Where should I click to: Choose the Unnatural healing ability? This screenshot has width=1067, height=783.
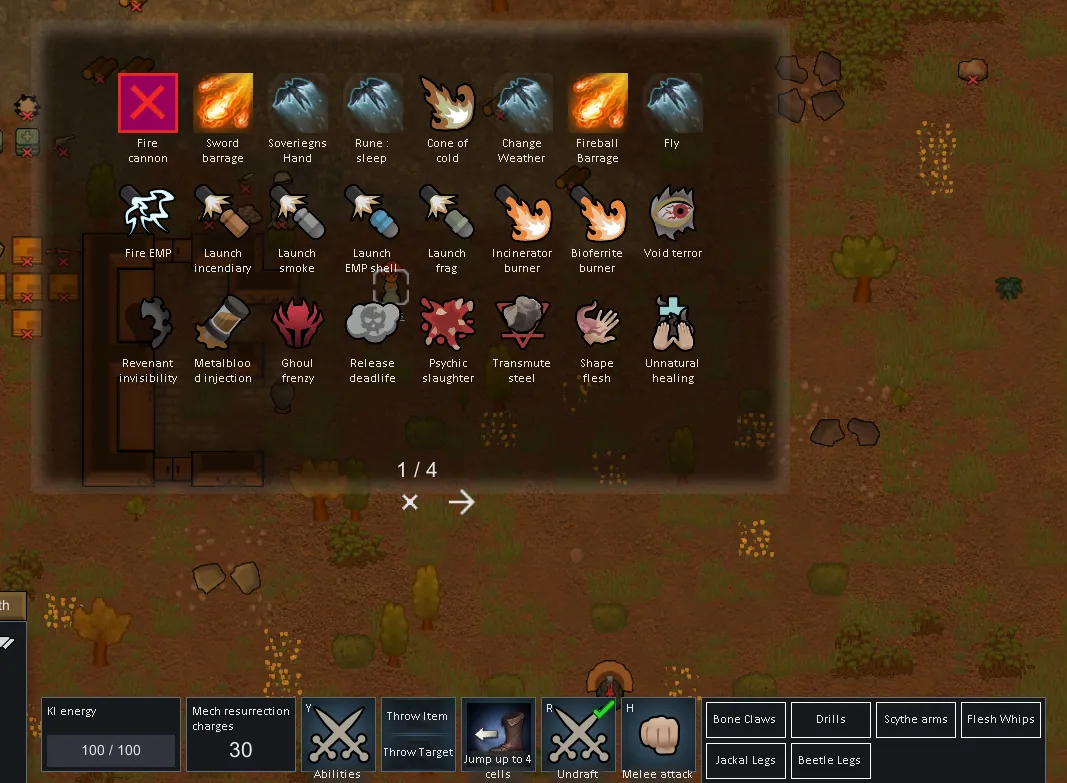pos(672,323)
